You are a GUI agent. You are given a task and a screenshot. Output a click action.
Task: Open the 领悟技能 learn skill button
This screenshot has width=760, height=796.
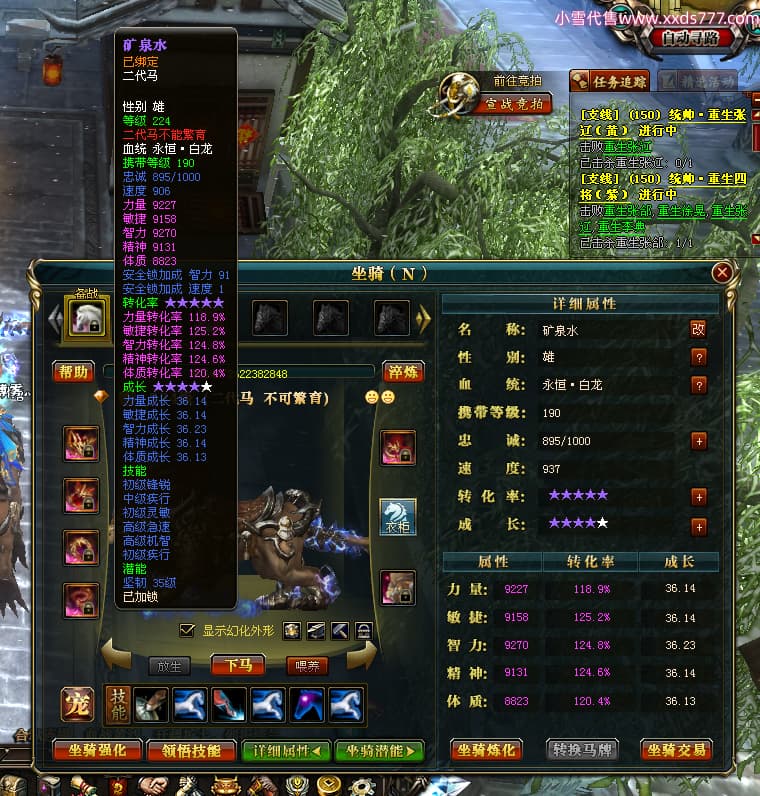coord(190,750)
